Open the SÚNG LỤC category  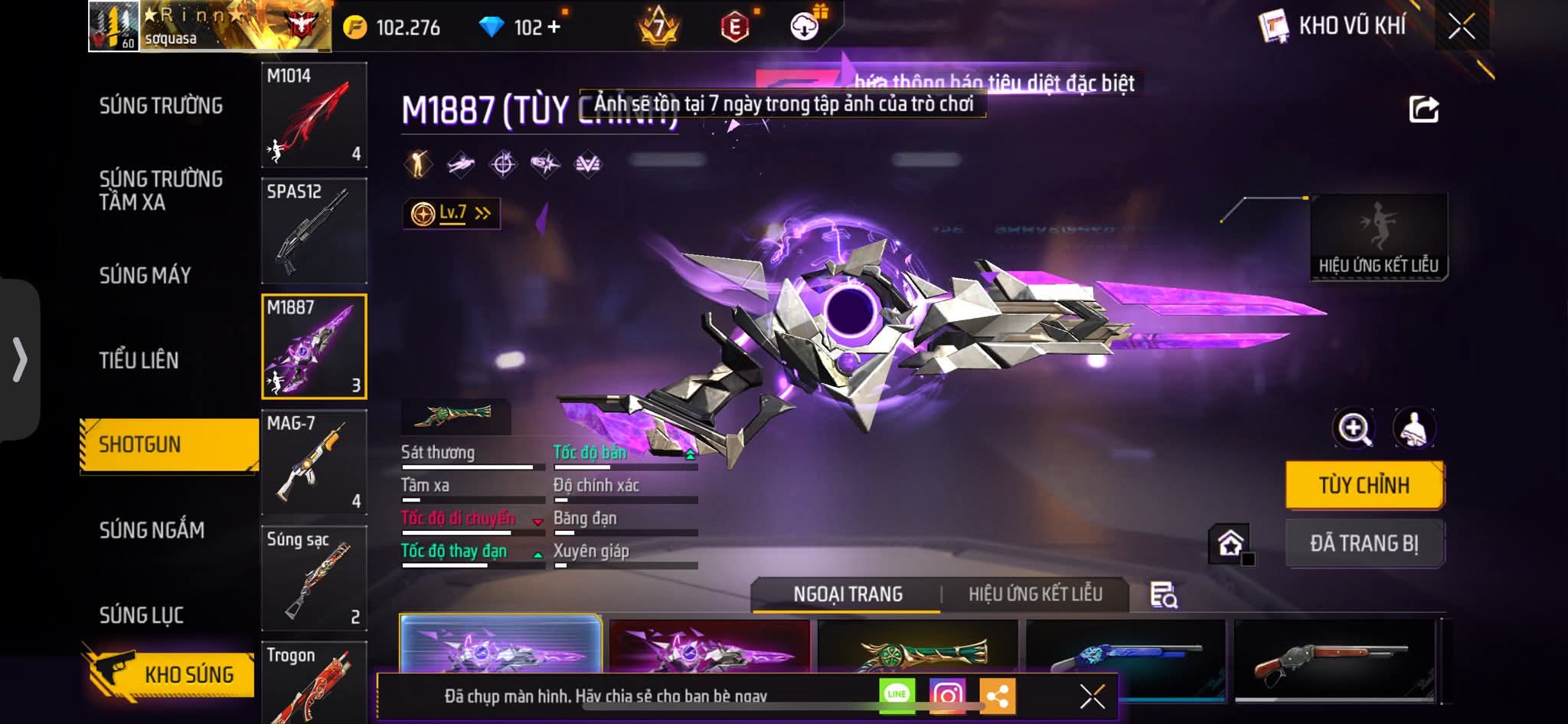142,614
